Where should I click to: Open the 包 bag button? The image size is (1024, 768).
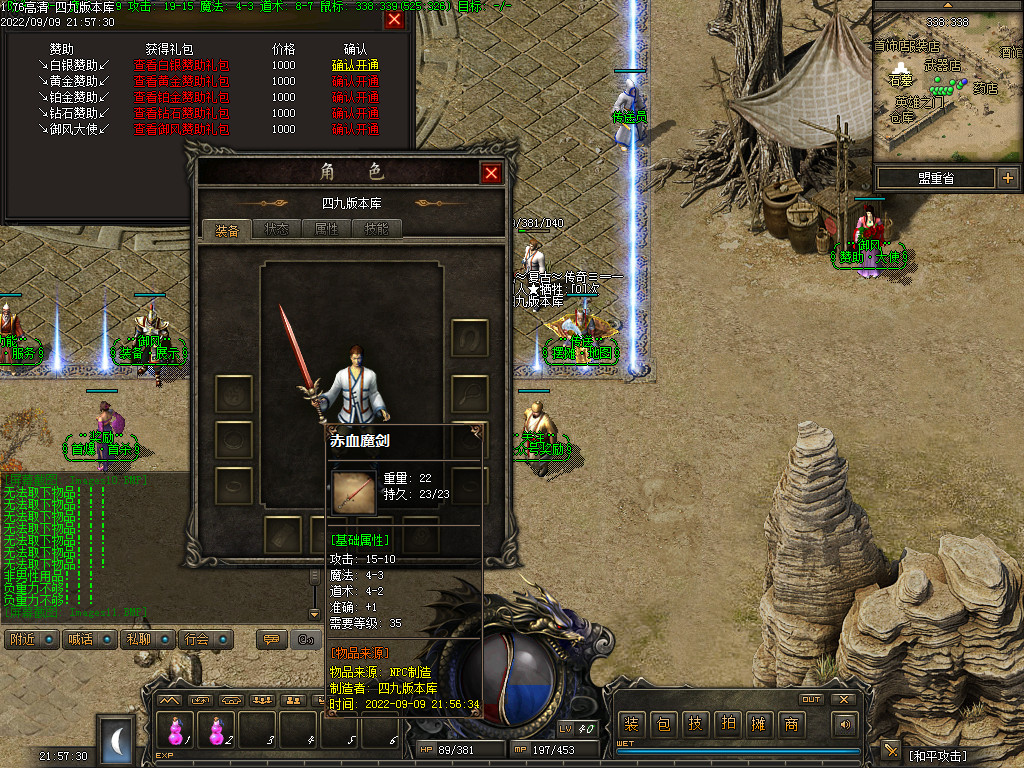(663, 724)
